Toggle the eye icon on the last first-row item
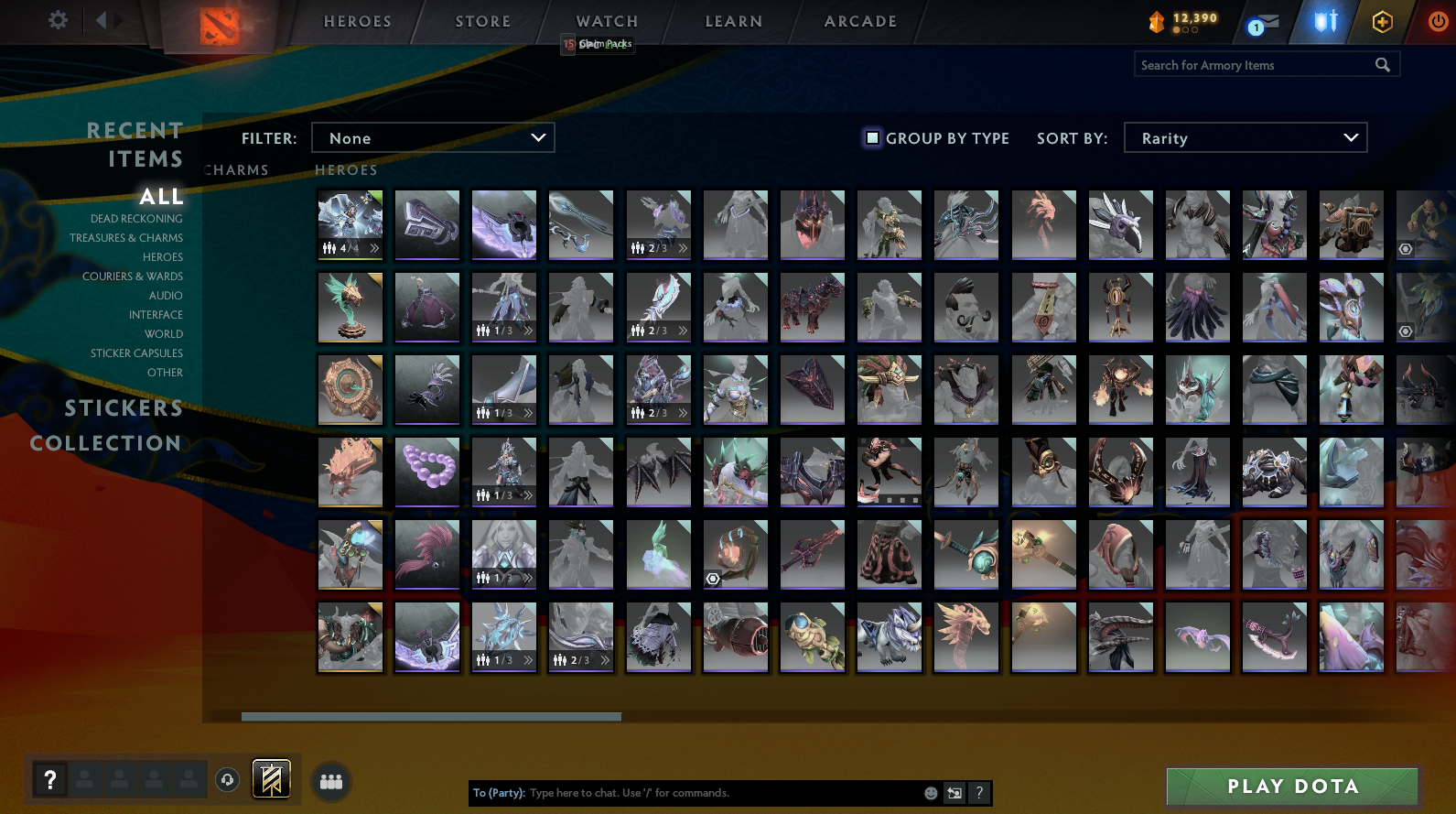 pos(1407,248)
